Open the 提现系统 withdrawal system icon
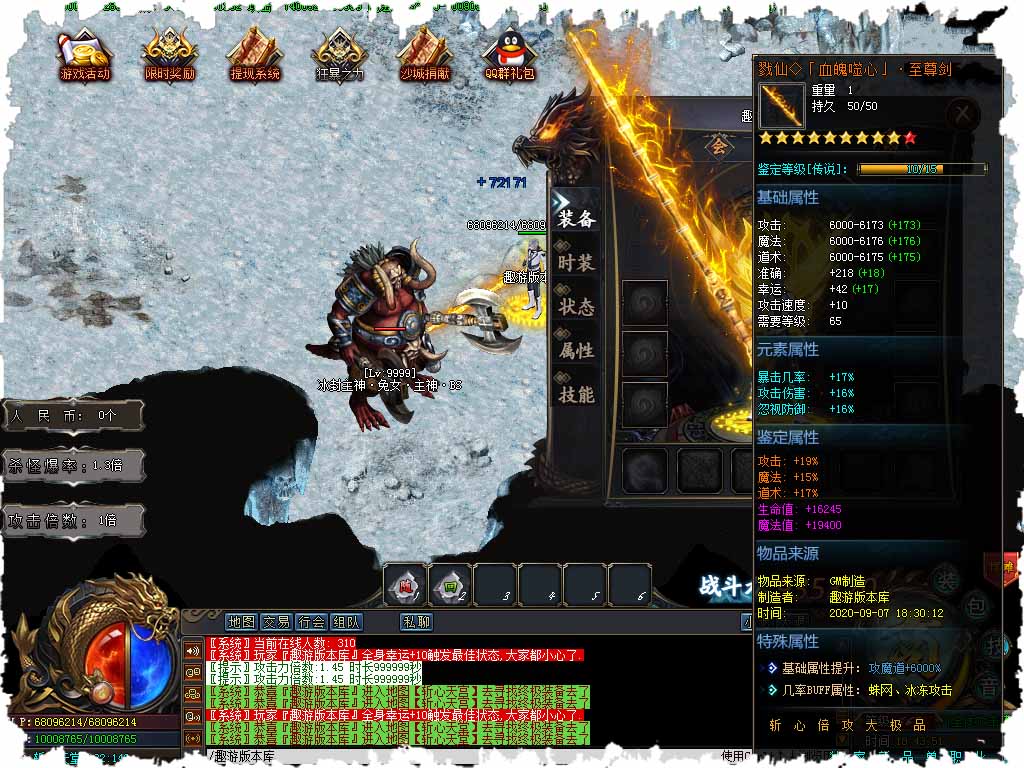The width and height of the screenshot is (1024, 768). [255, 53]
